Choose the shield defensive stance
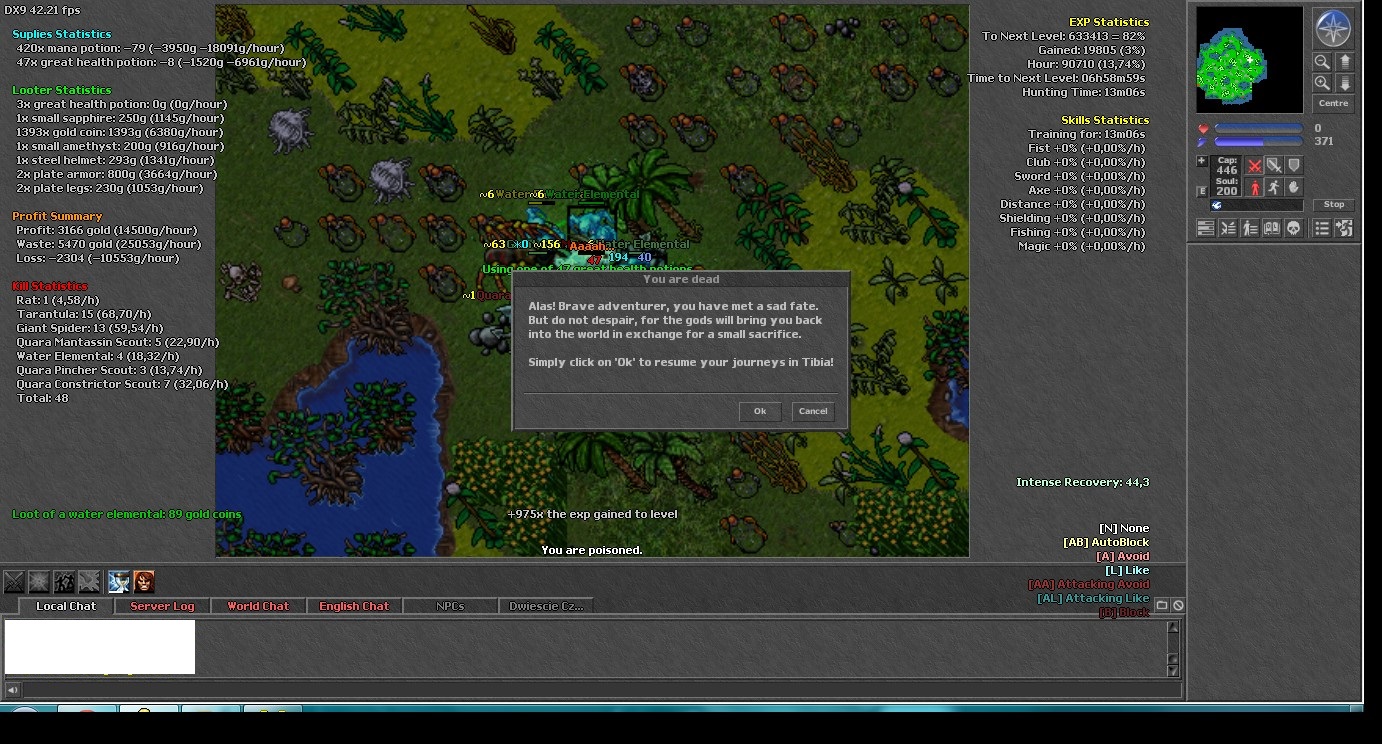 [1294, 166]
